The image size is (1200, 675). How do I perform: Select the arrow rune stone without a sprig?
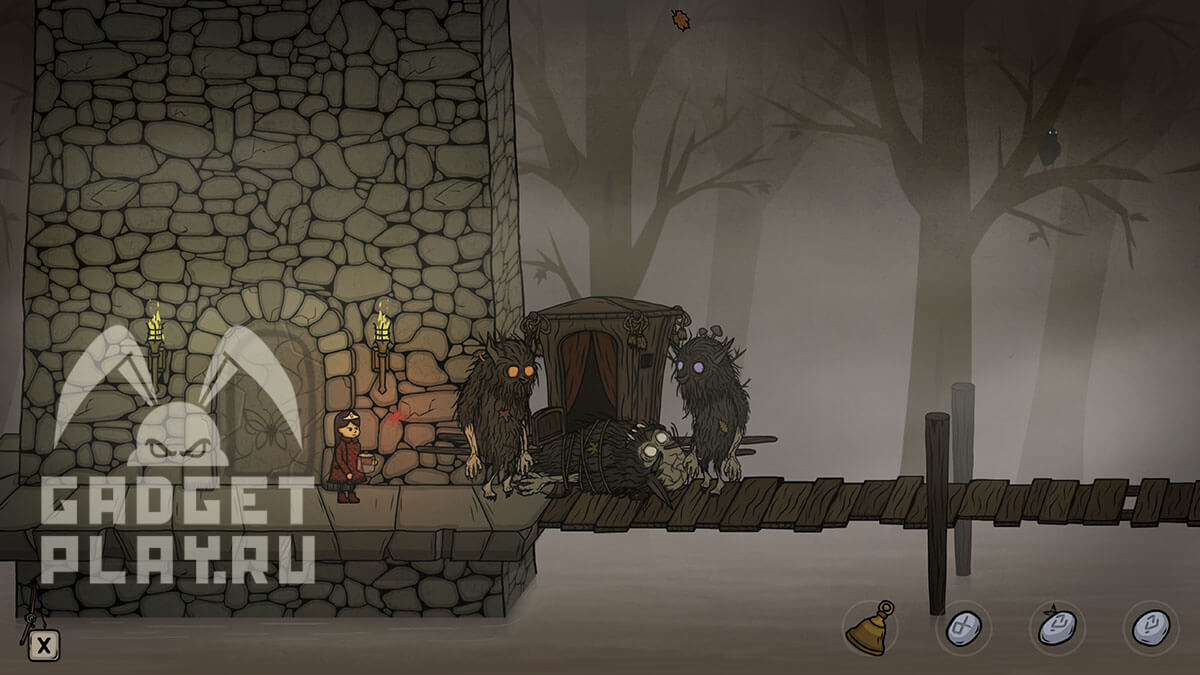[x=1150, y=628]
